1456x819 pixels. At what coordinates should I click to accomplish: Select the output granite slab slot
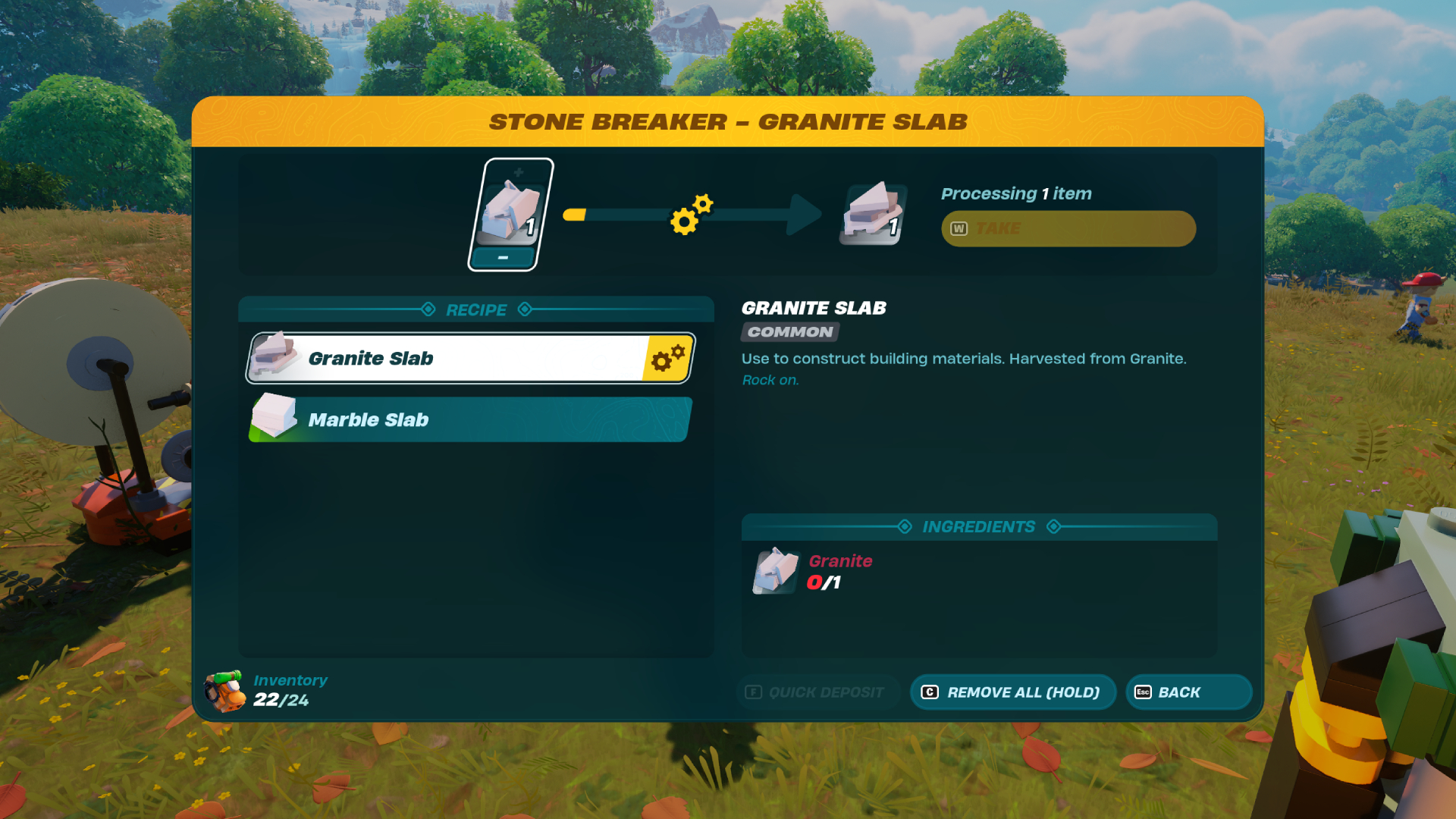coord(873,214)
